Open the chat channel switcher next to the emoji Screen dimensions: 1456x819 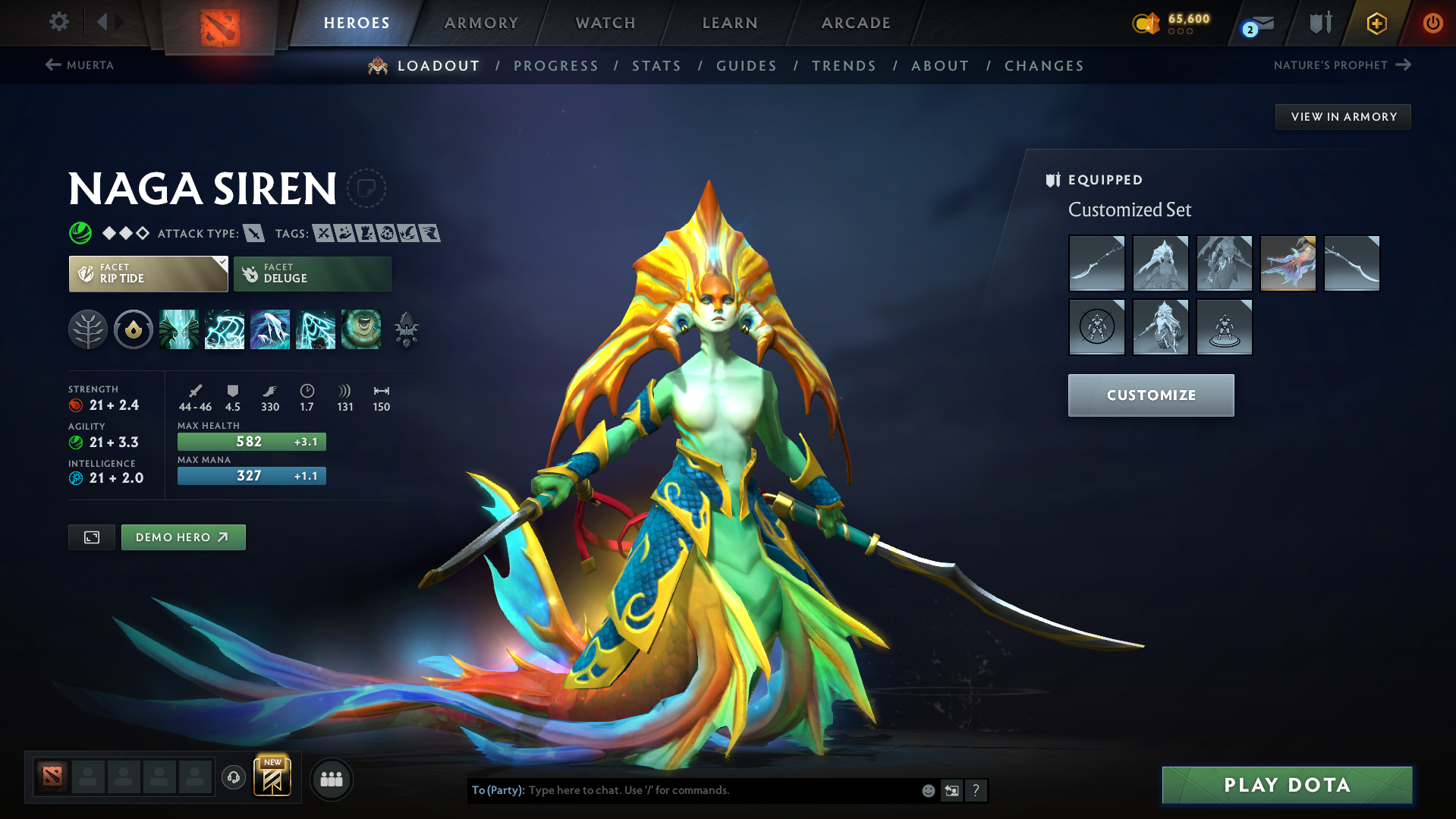click(x=952, y=790)
